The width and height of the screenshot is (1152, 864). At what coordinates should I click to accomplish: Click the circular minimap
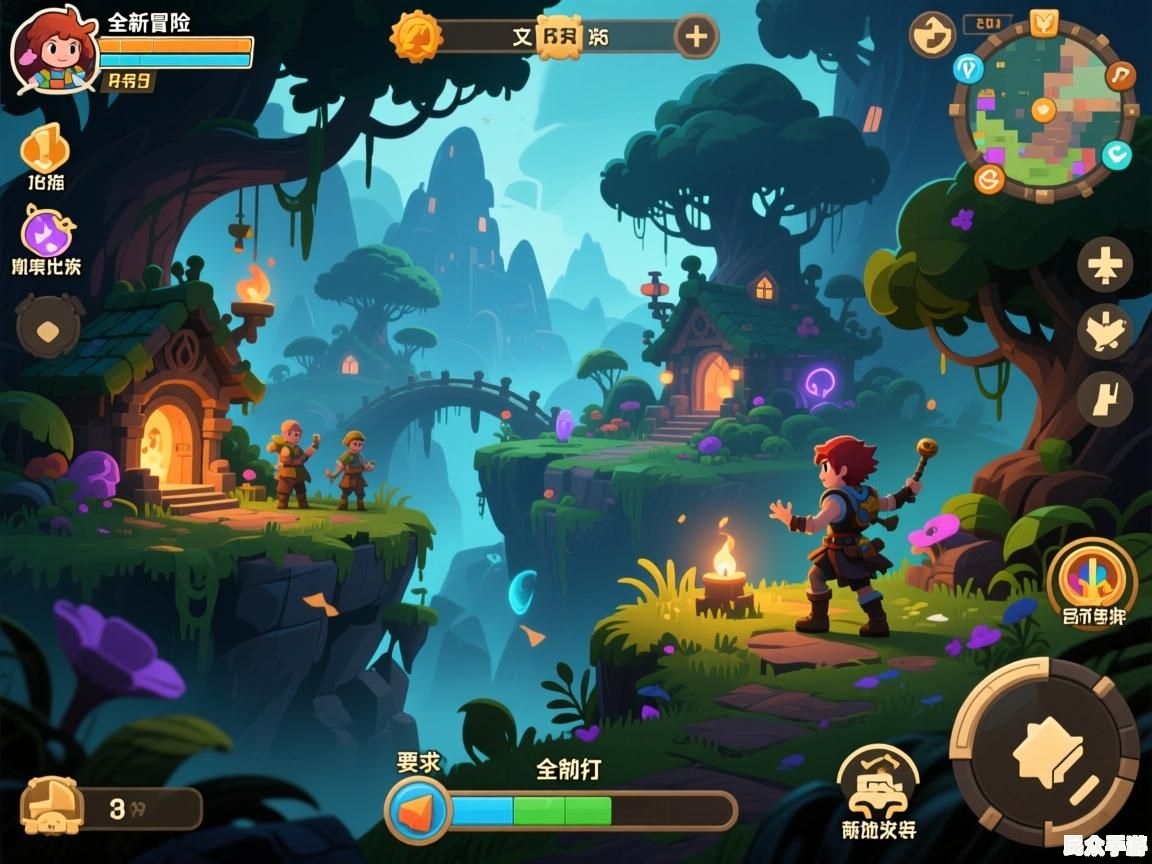pos(1043,110)
